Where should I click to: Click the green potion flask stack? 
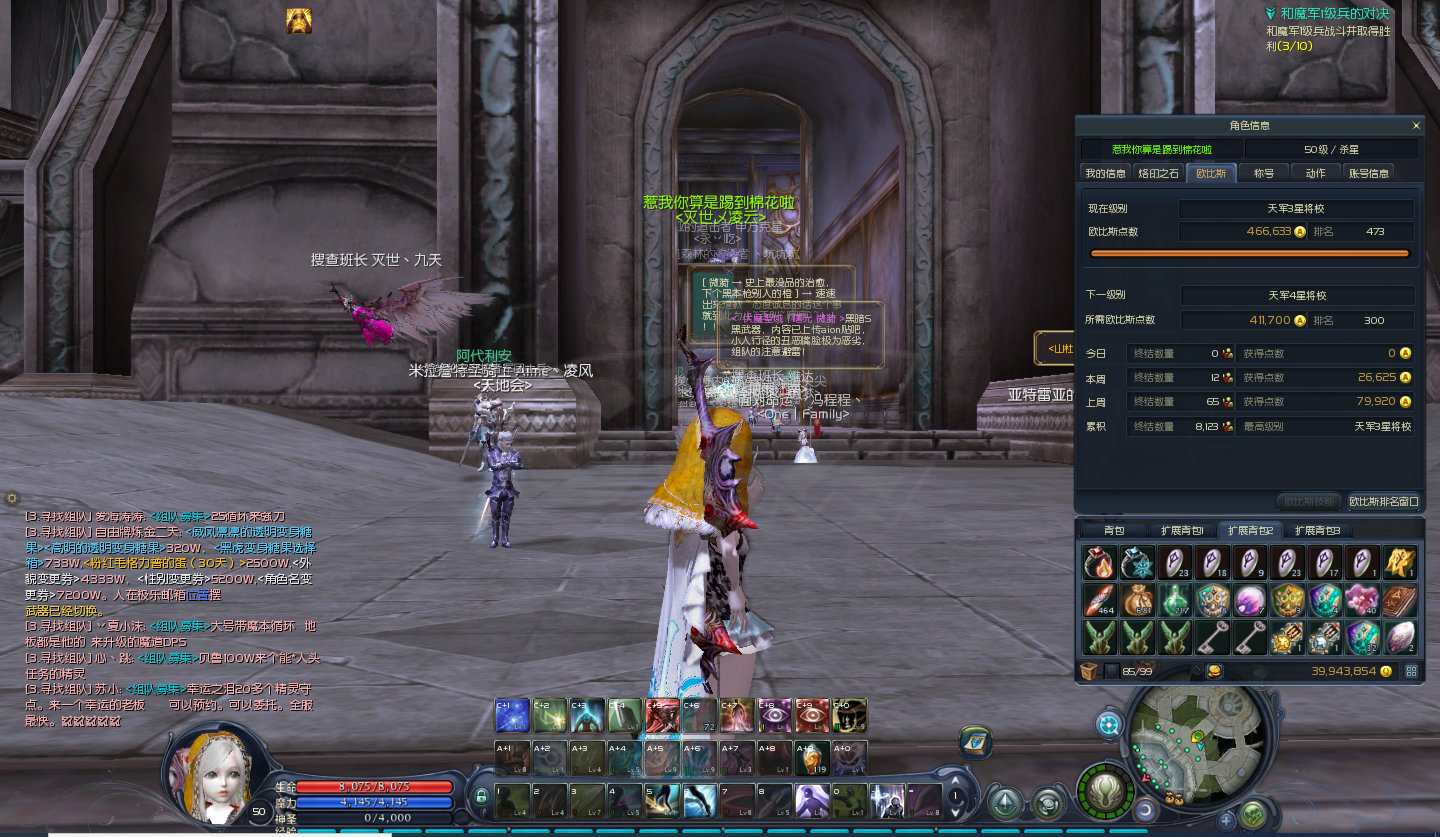click(x=1174, y=600)
